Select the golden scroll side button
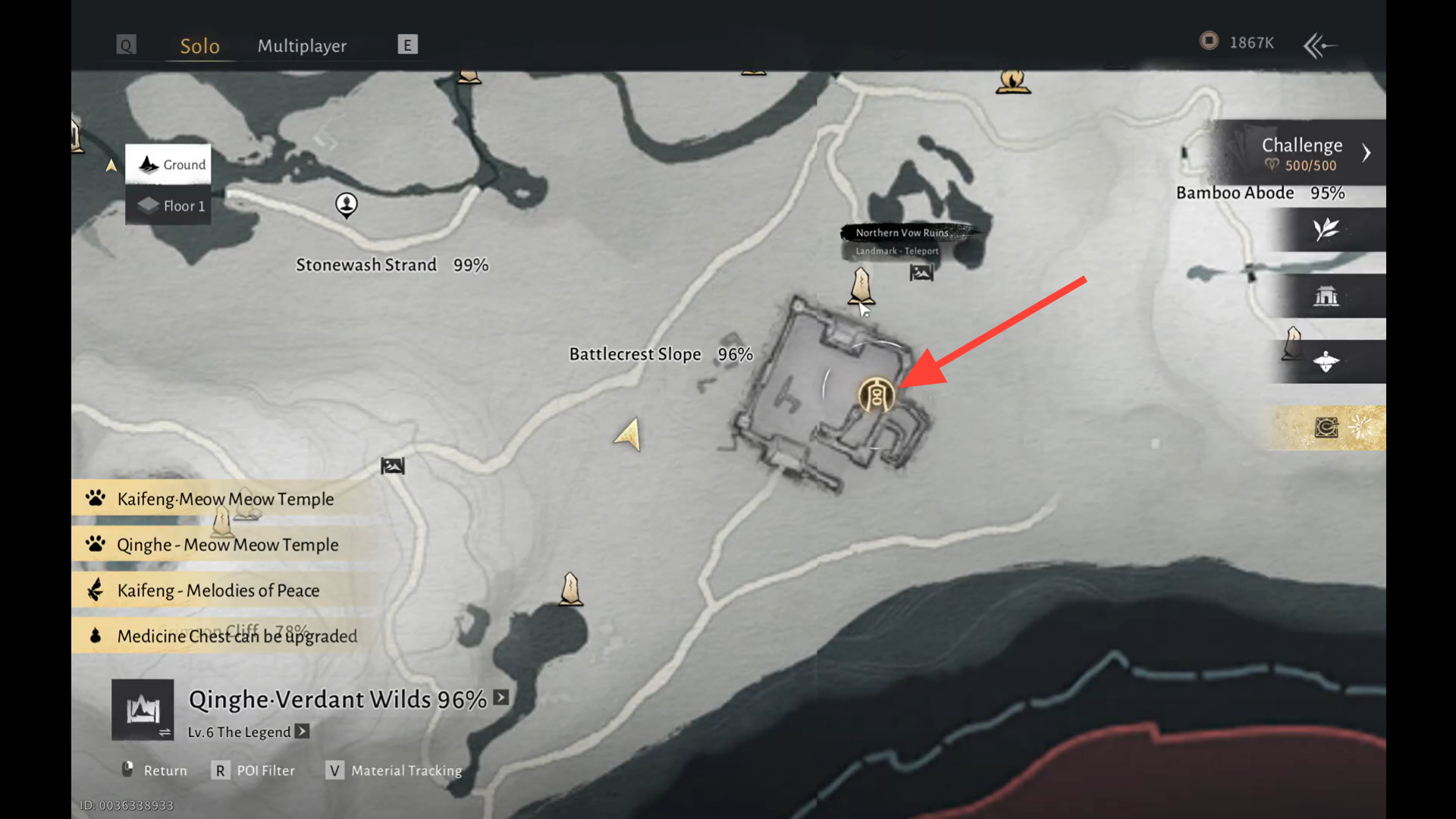The width and height of the screenshot is (1456, 819). click(x=1326, y=428)
